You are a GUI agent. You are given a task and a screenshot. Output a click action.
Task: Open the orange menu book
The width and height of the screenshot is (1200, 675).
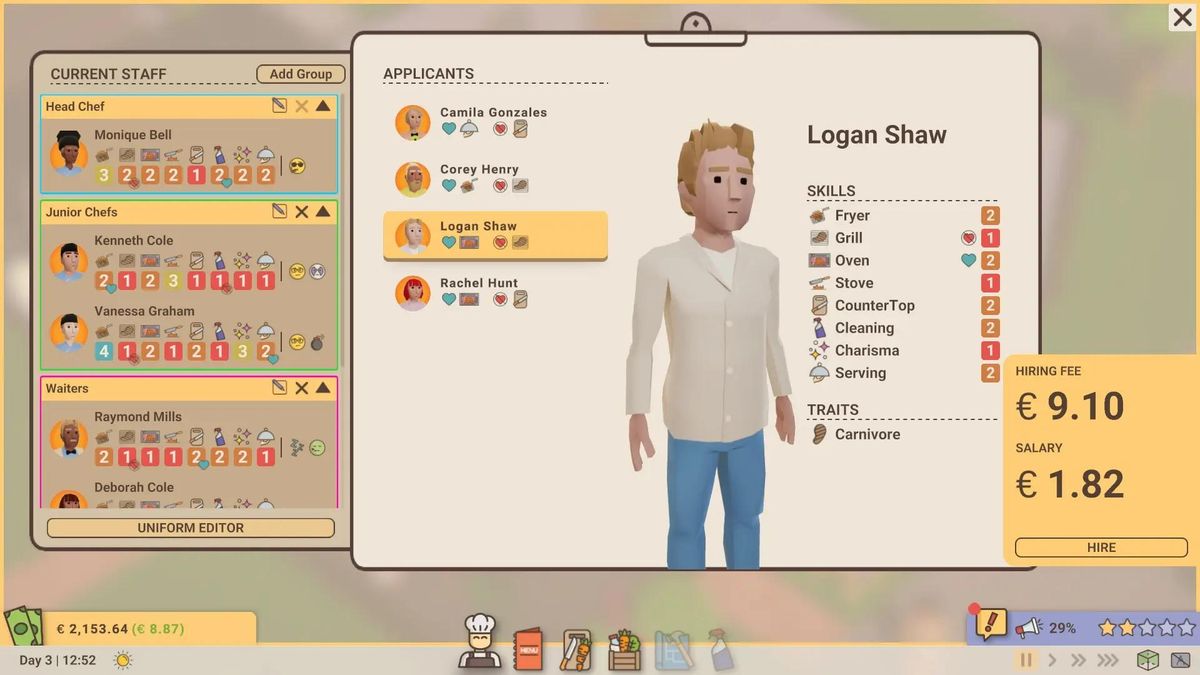527,650
